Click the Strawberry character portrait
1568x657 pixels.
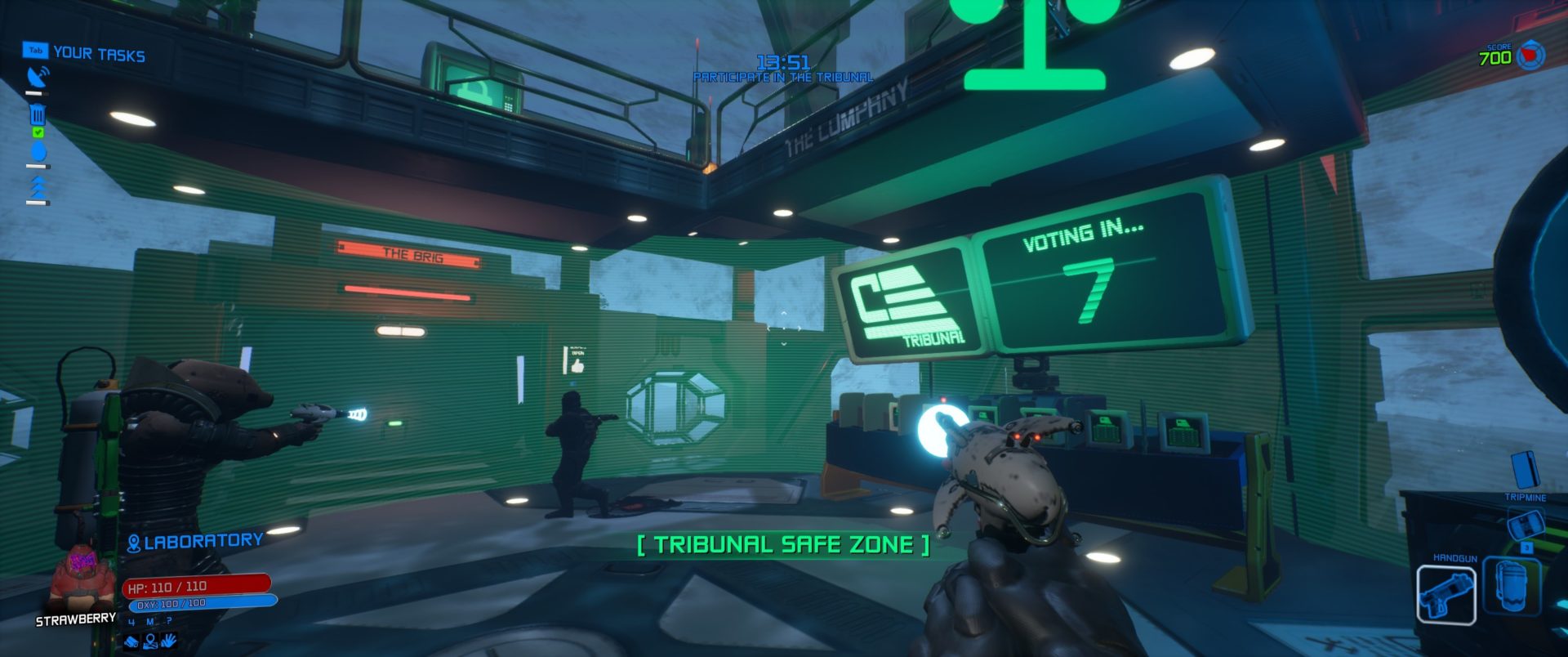point(79,574)
